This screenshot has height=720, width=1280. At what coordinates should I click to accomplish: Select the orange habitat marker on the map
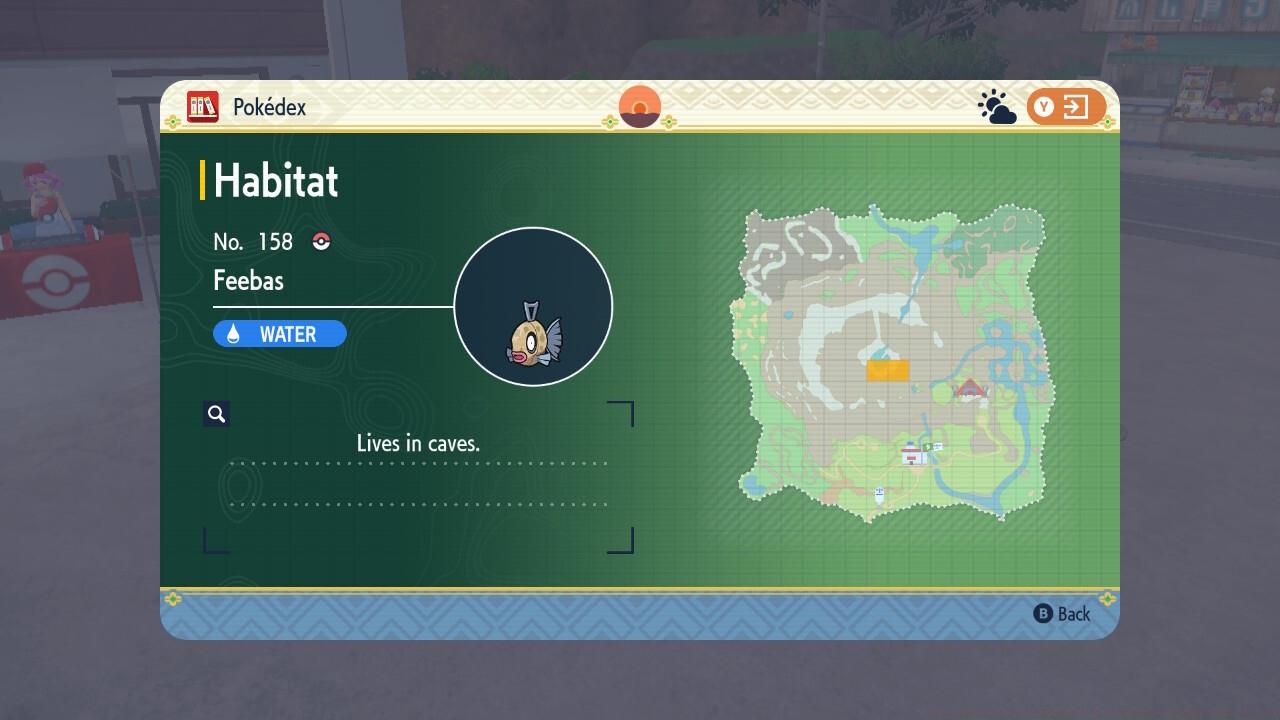888,369
